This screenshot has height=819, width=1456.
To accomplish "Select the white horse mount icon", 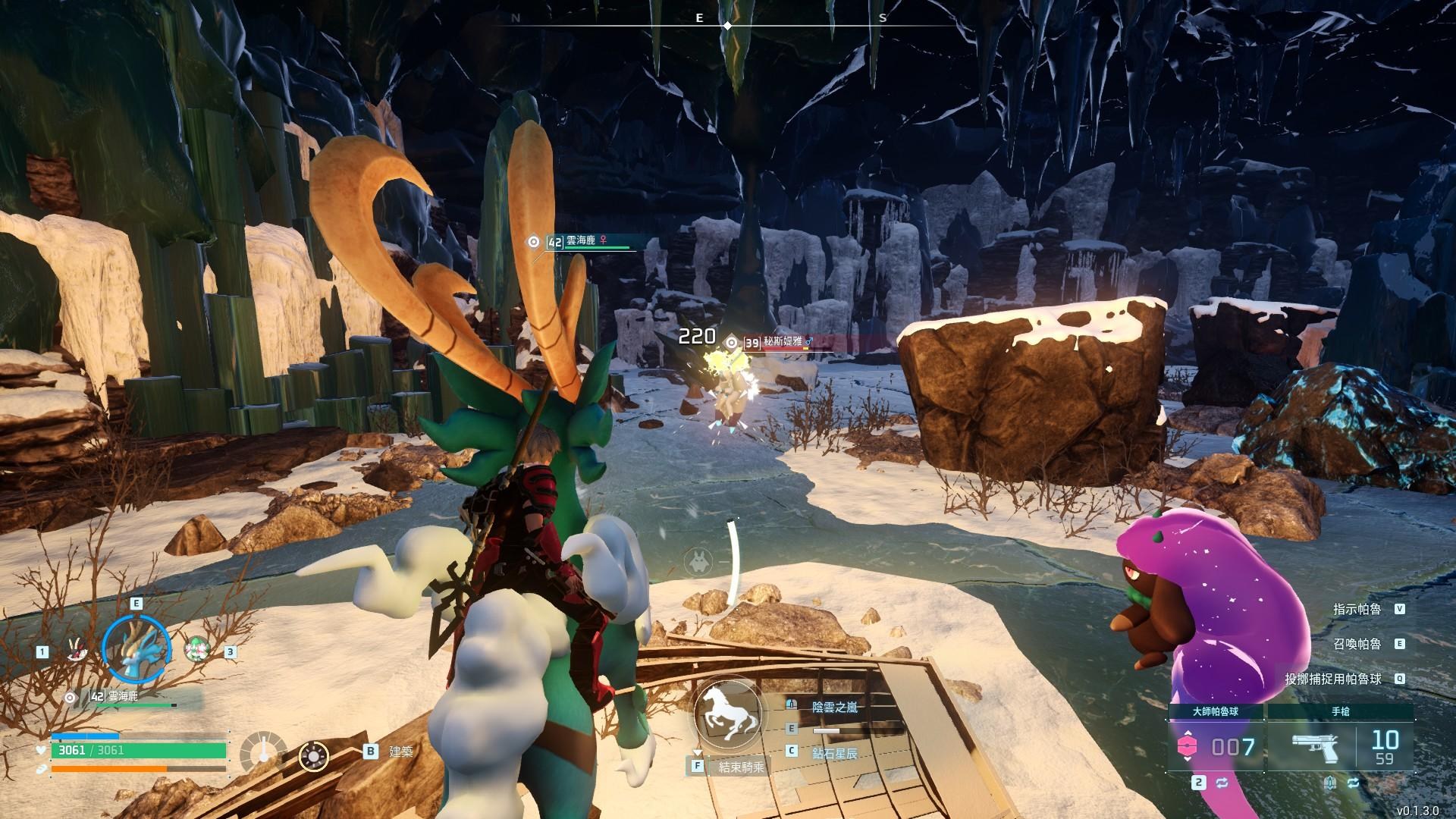I will click(727, 714).
